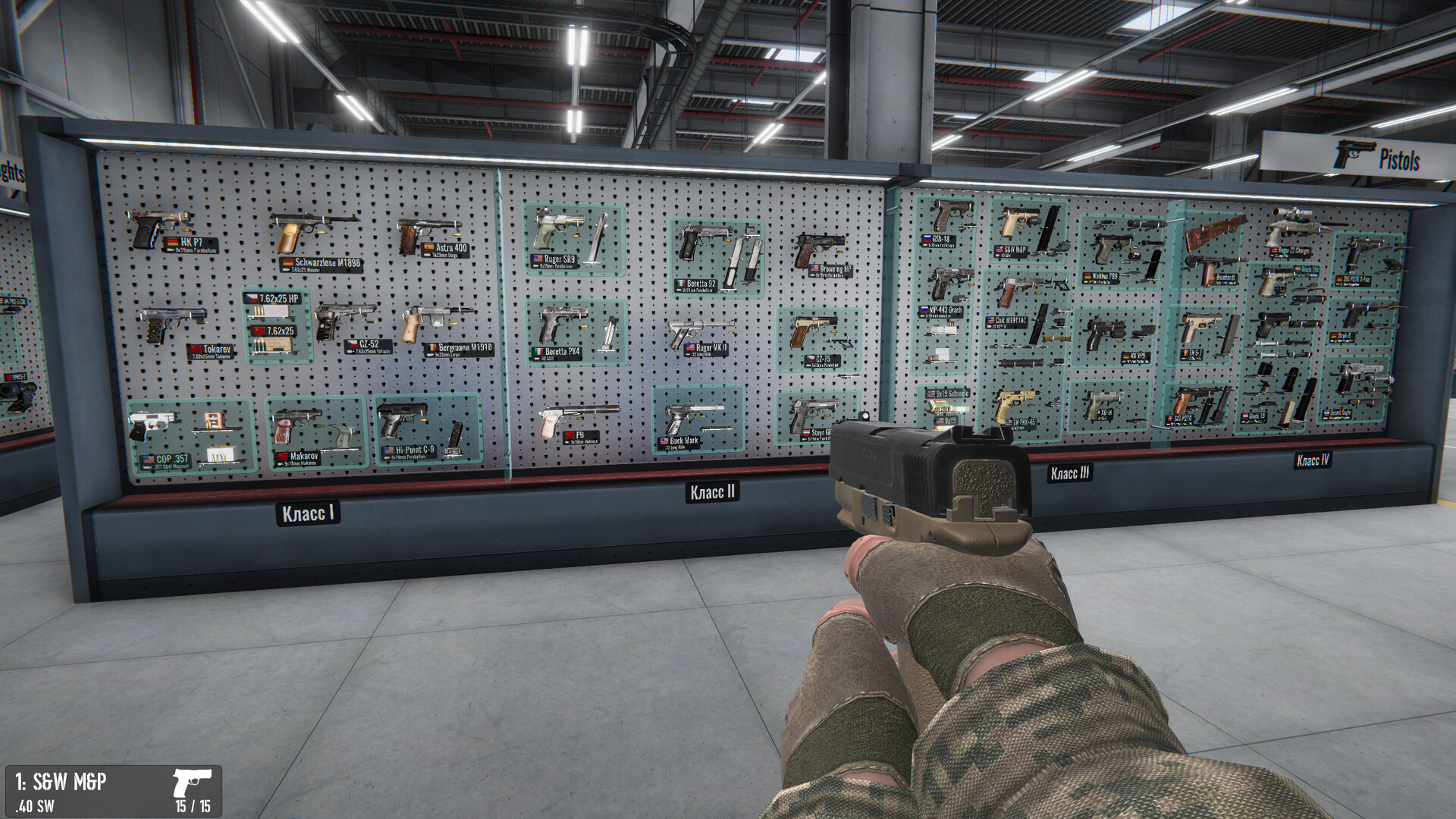Switch to the Класс IV section
The height and width of the screenshot is (819, 1456).
click(1313, 461)
